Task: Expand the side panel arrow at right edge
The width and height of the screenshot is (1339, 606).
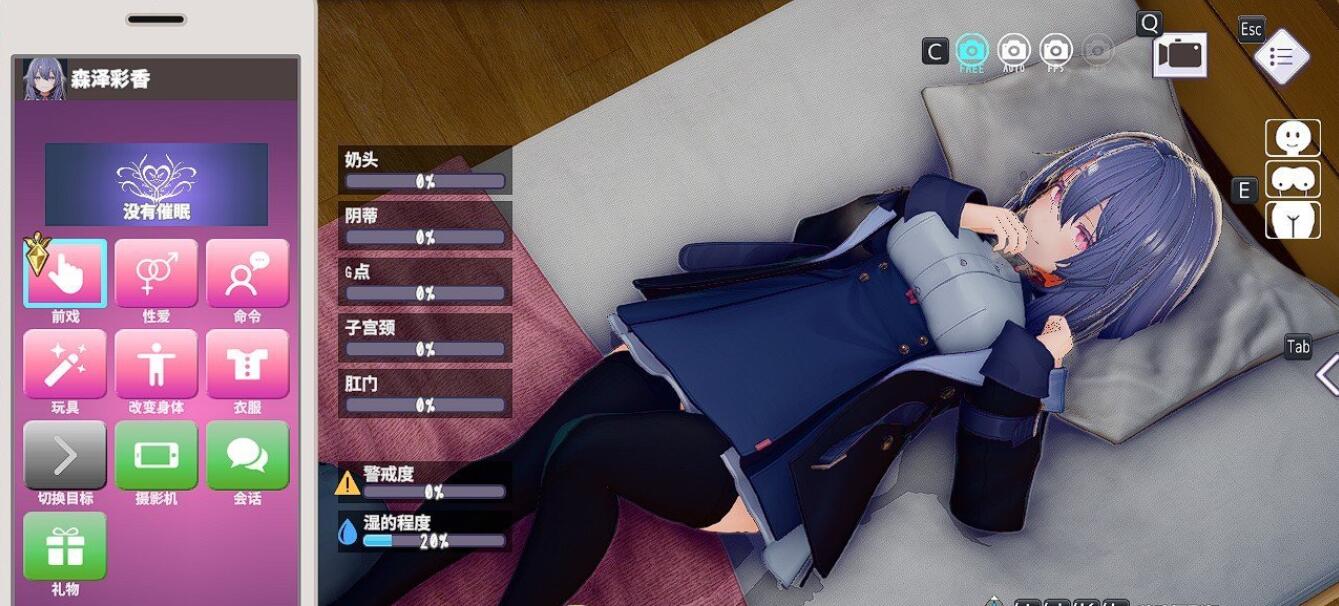Action: coord(1327,375)
